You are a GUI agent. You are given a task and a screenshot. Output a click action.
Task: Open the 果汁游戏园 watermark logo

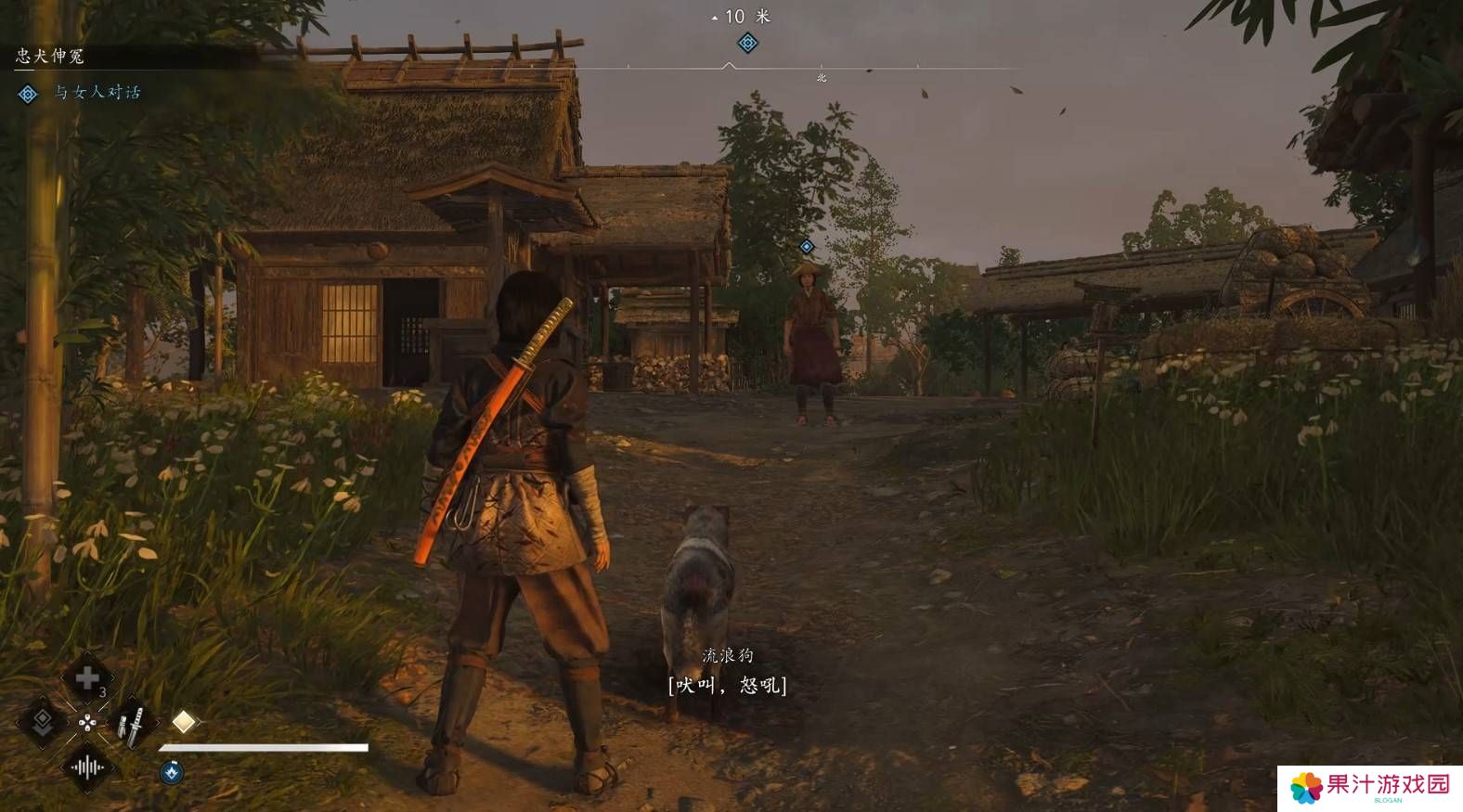coord(1368,787)
